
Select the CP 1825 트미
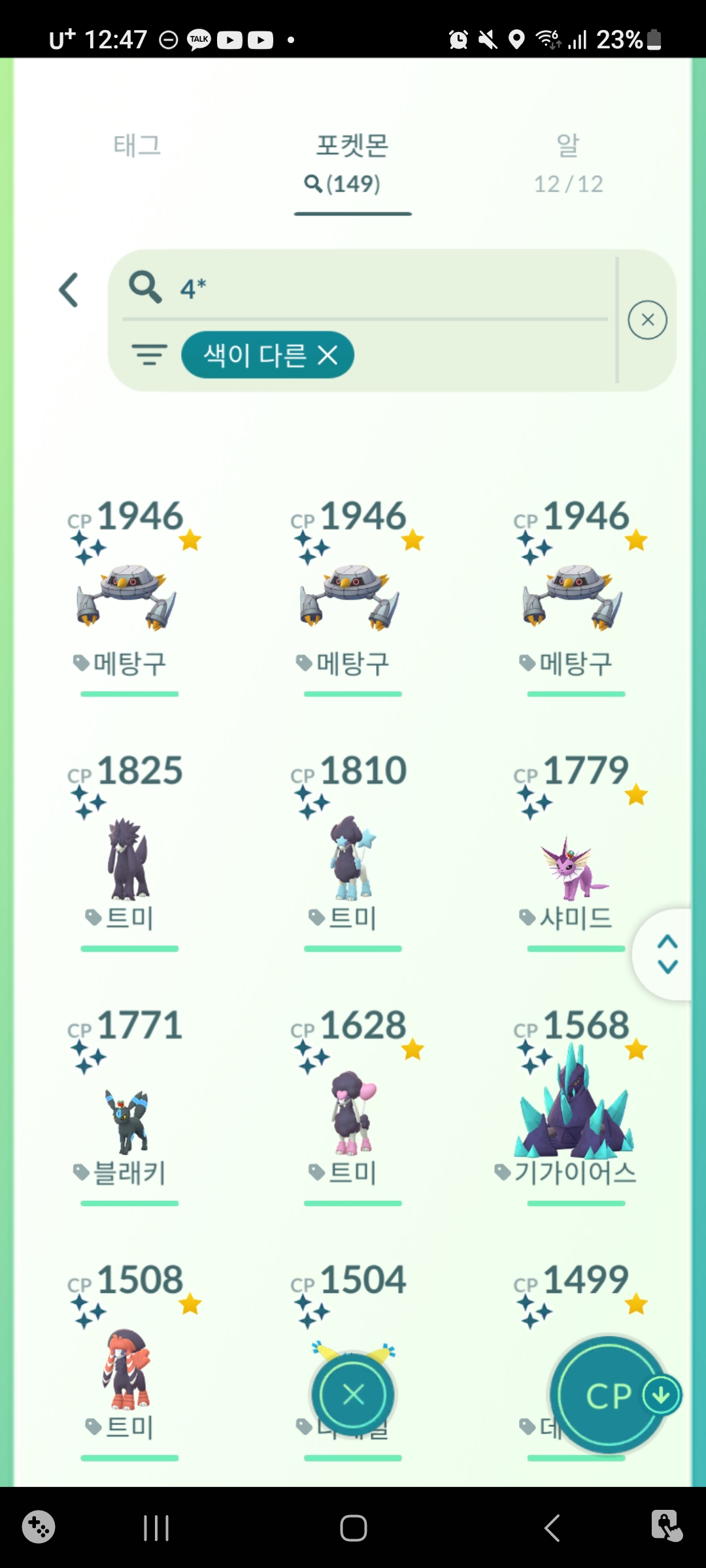(x=129, y=856)
